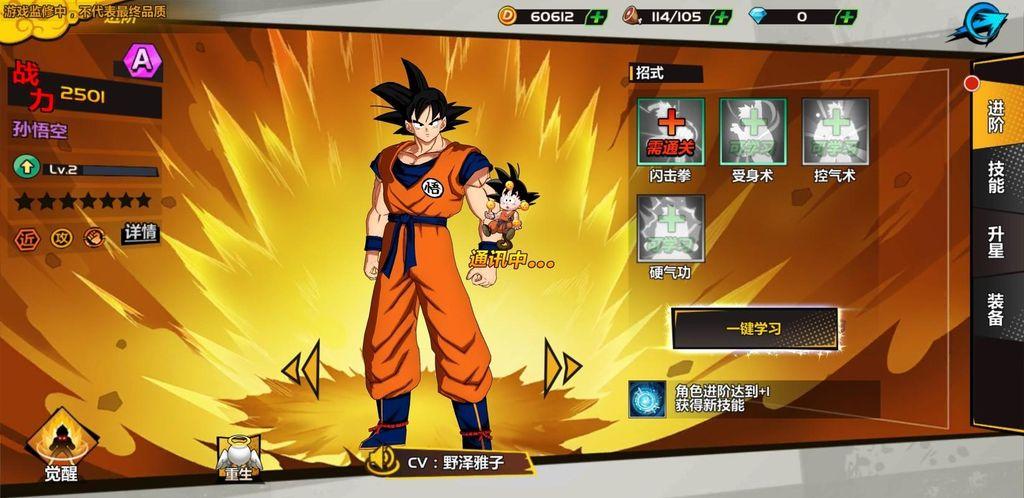Tap the blue energy orb skill icon
The image size is (1024, 498).
pos(646,398)
